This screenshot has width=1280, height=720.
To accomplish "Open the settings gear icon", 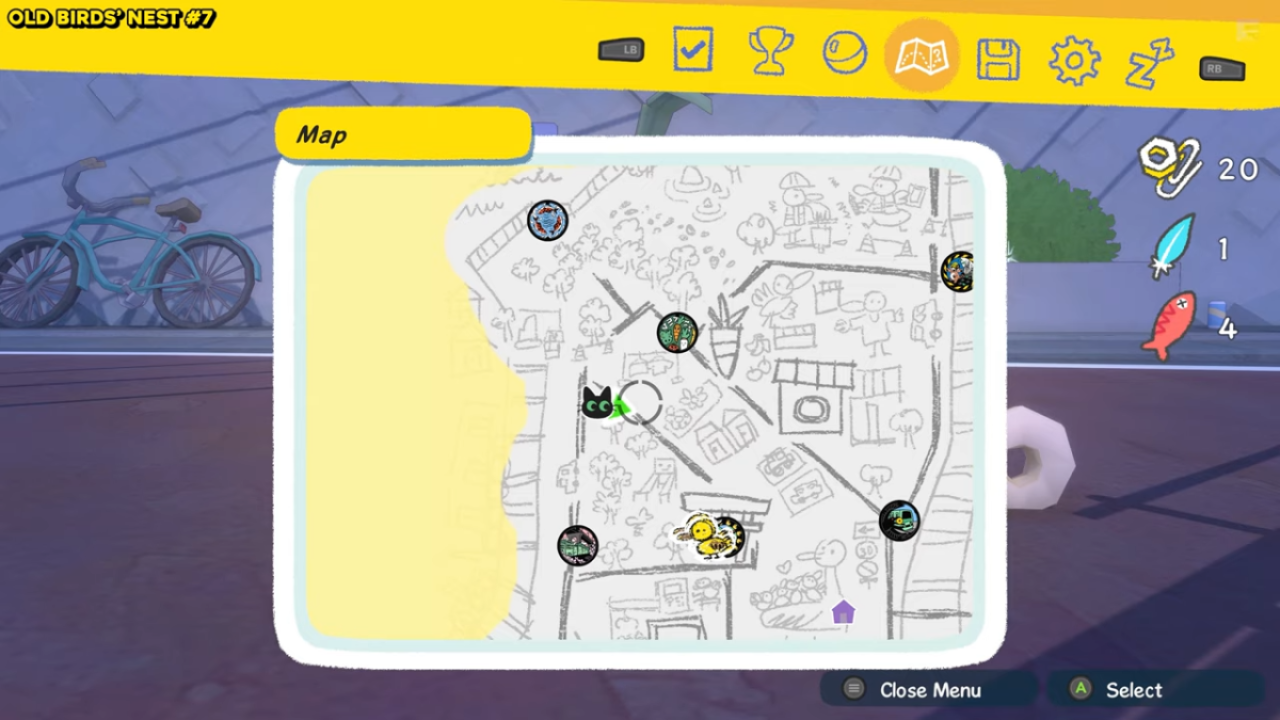I will point(1074,58).
